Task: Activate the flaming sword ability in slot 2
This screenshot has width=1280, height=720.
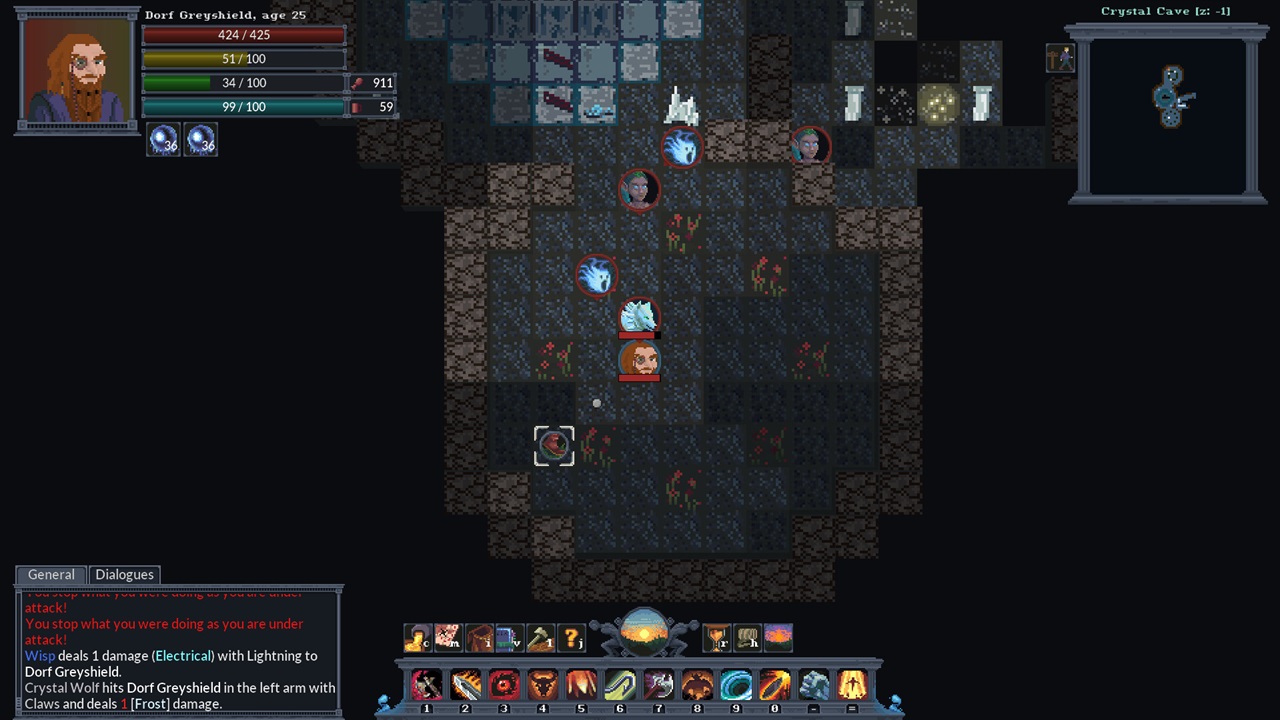Action: pos(465,685)
